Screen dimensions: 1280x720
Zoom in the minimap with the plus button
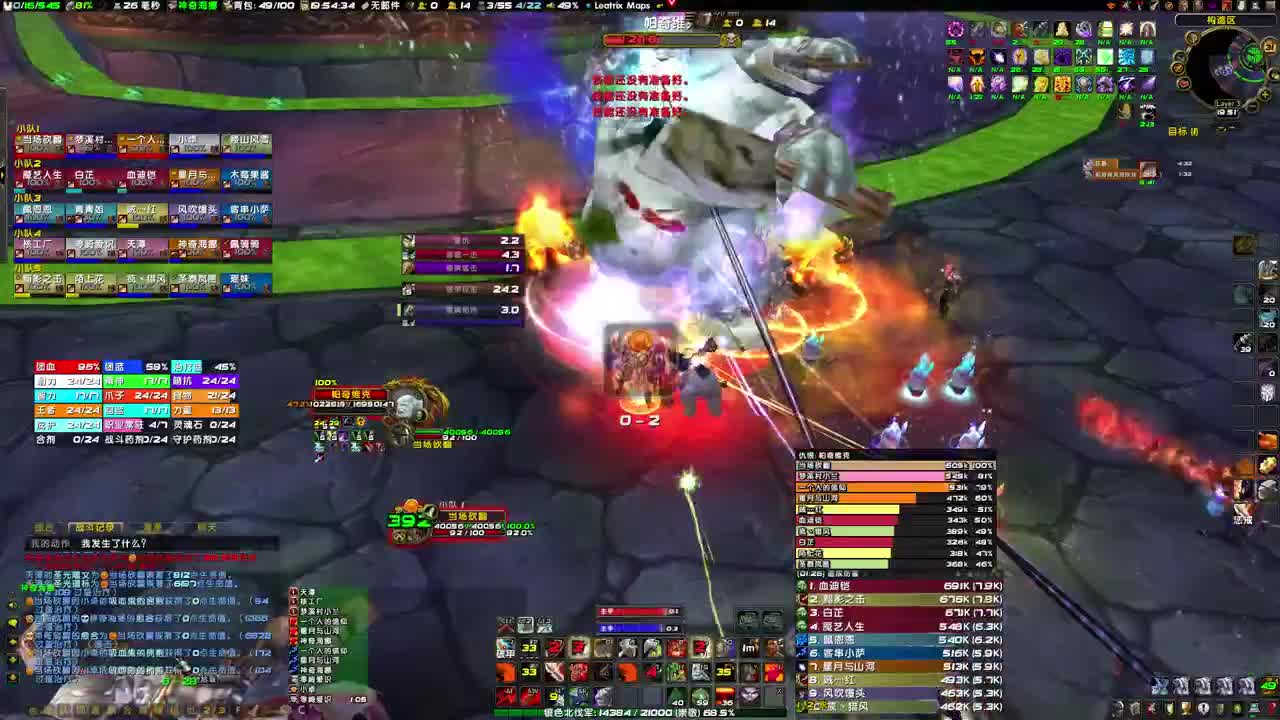[1264, 94]
